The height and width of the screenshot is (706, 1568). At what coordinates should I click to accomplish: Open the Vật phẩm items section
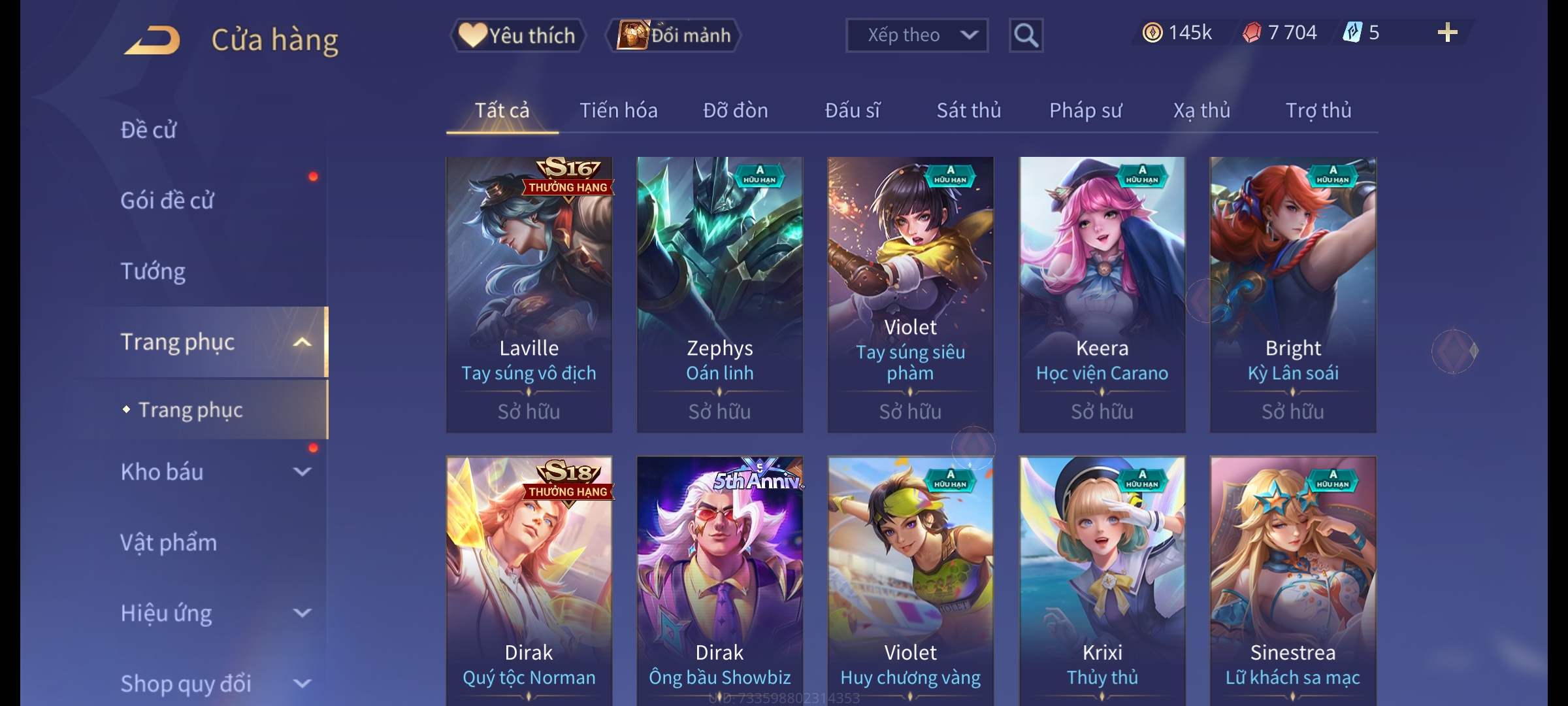(x=169, y=543)
